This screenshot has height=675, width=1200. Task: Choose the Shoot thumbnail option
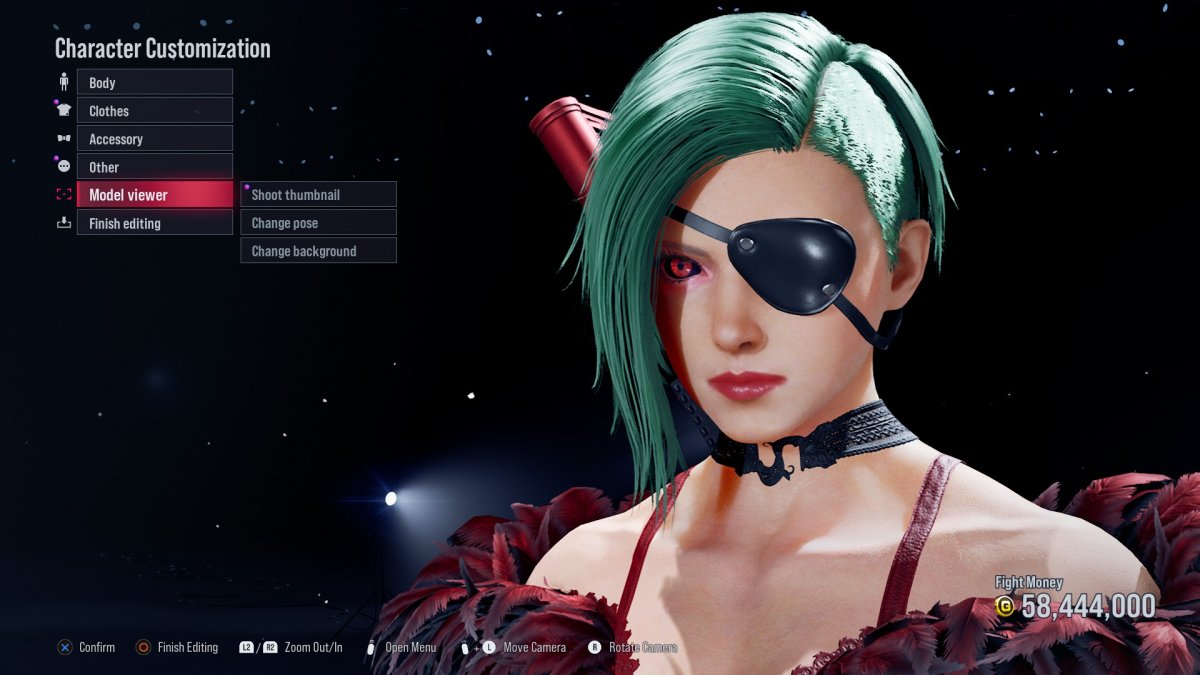pos(318,195)
